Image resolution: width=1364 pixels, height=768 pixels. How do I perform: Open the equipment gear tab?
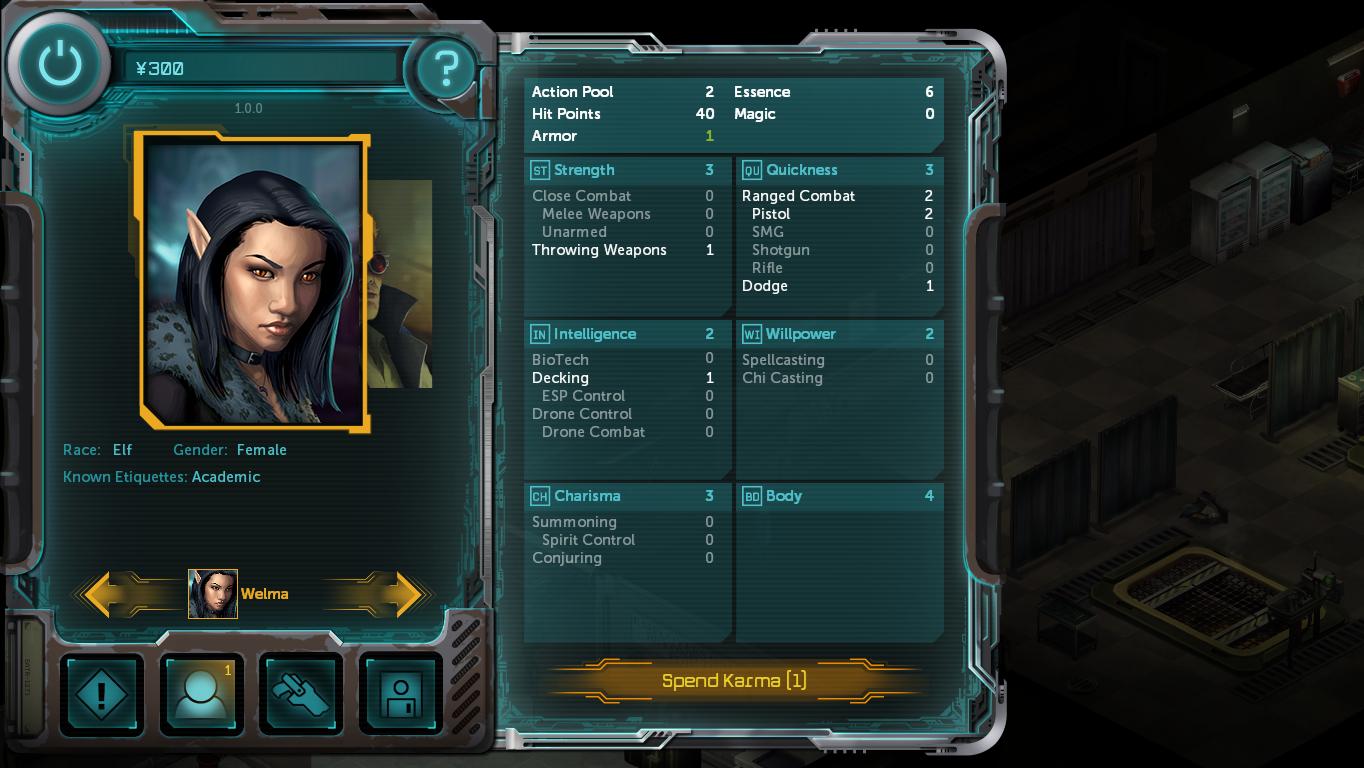pos(301,693)
